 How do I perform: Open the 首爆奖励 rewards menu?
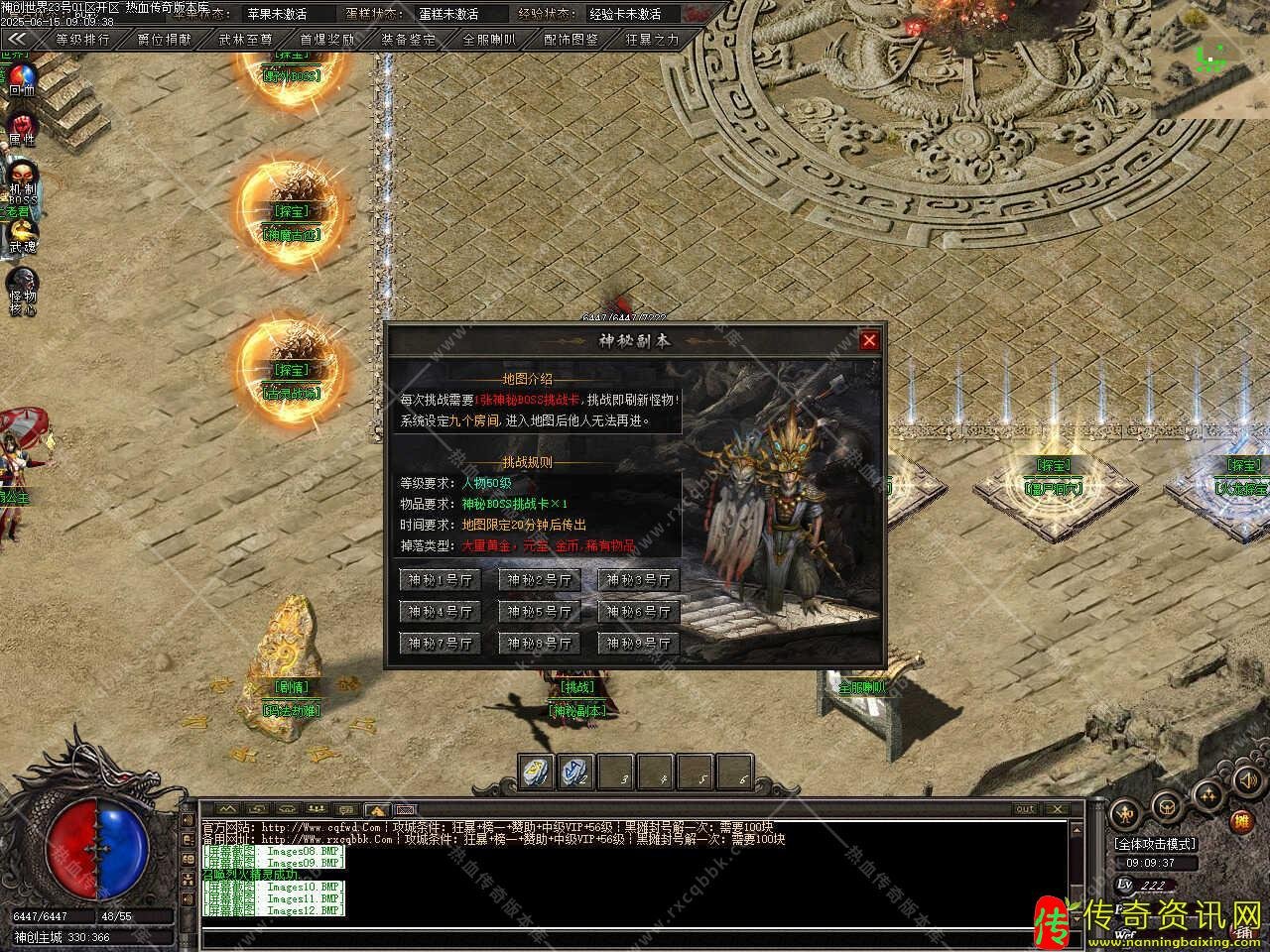tap(326, 40)
